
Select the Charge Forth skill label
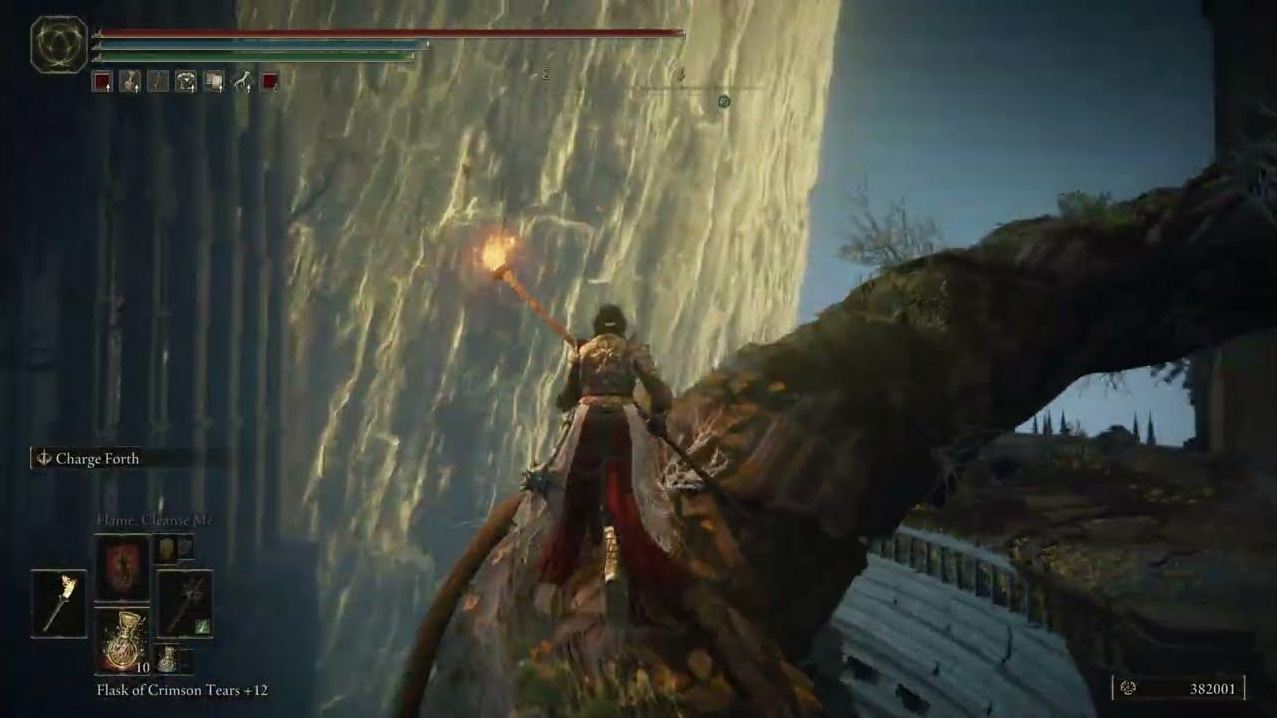[x=96, y=459]
